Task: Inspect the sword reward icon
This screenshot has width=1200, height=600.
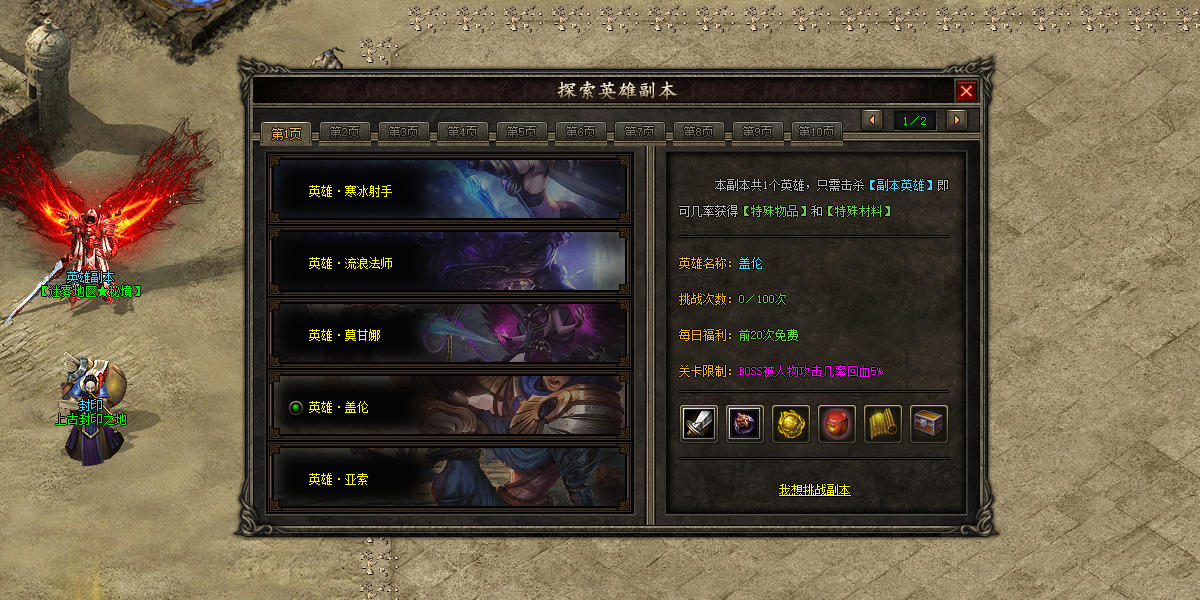Action: [x=699, y=424]
